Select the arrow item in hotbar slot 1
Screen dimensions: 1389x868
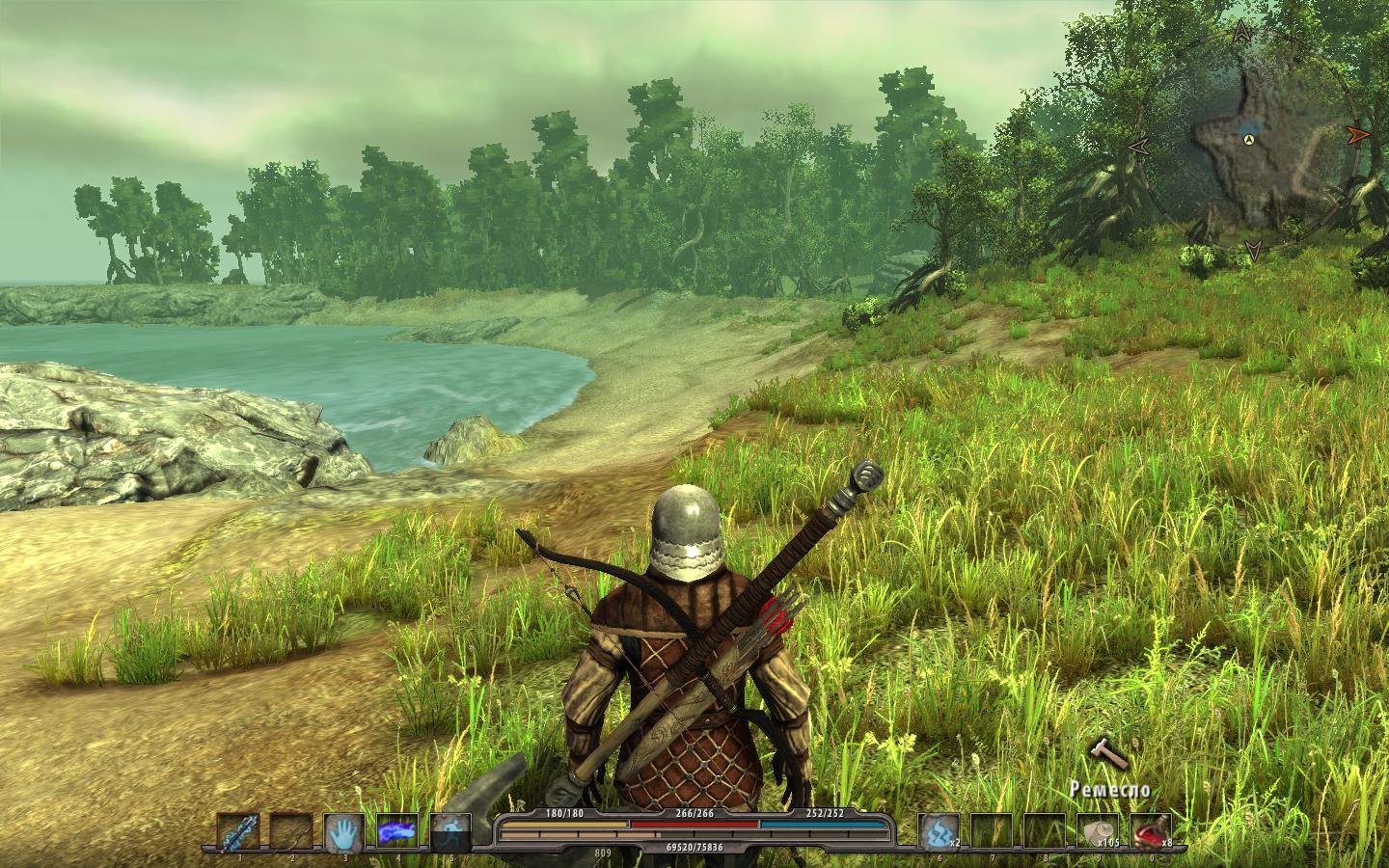237,830
